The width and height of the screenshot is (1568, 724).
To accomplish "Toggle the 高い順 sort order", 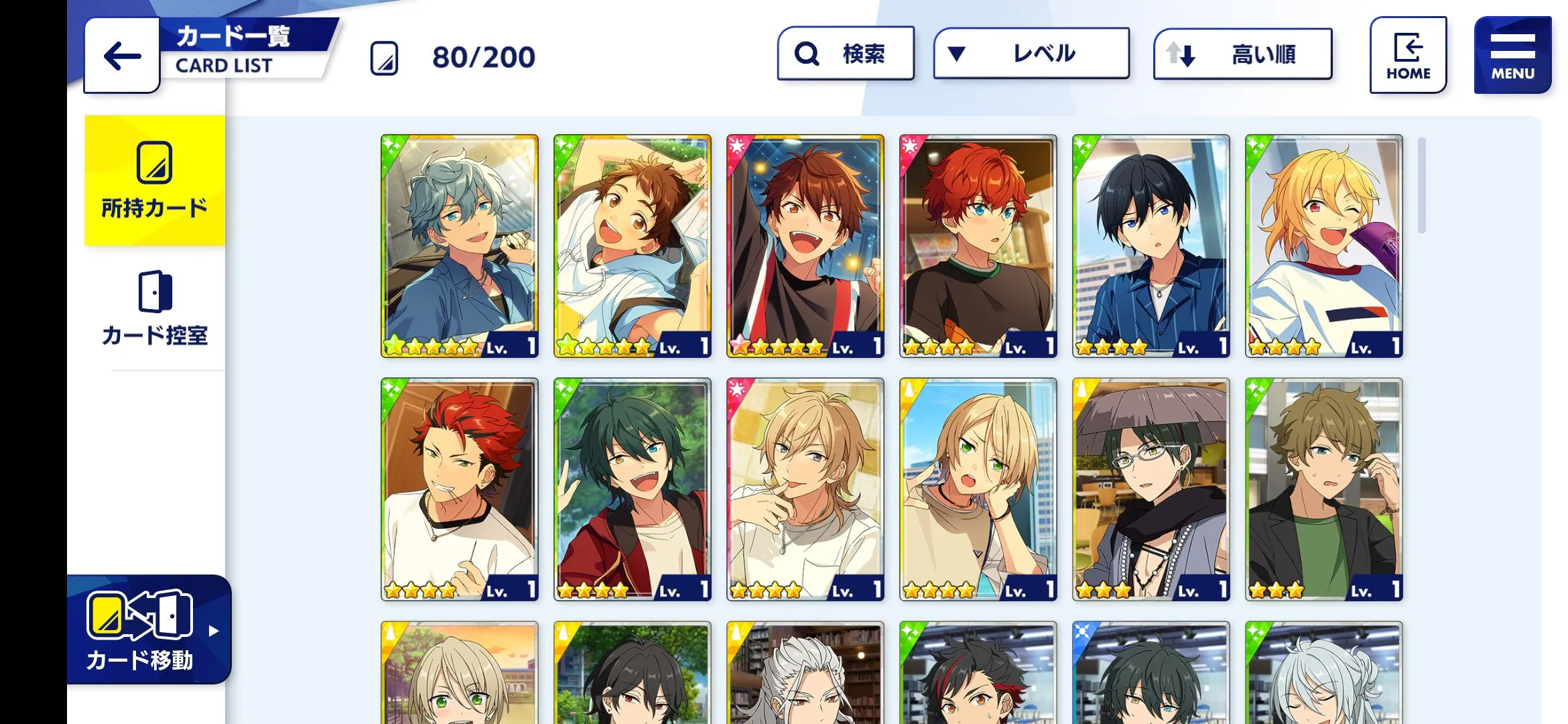I will tap(1242, 54).
